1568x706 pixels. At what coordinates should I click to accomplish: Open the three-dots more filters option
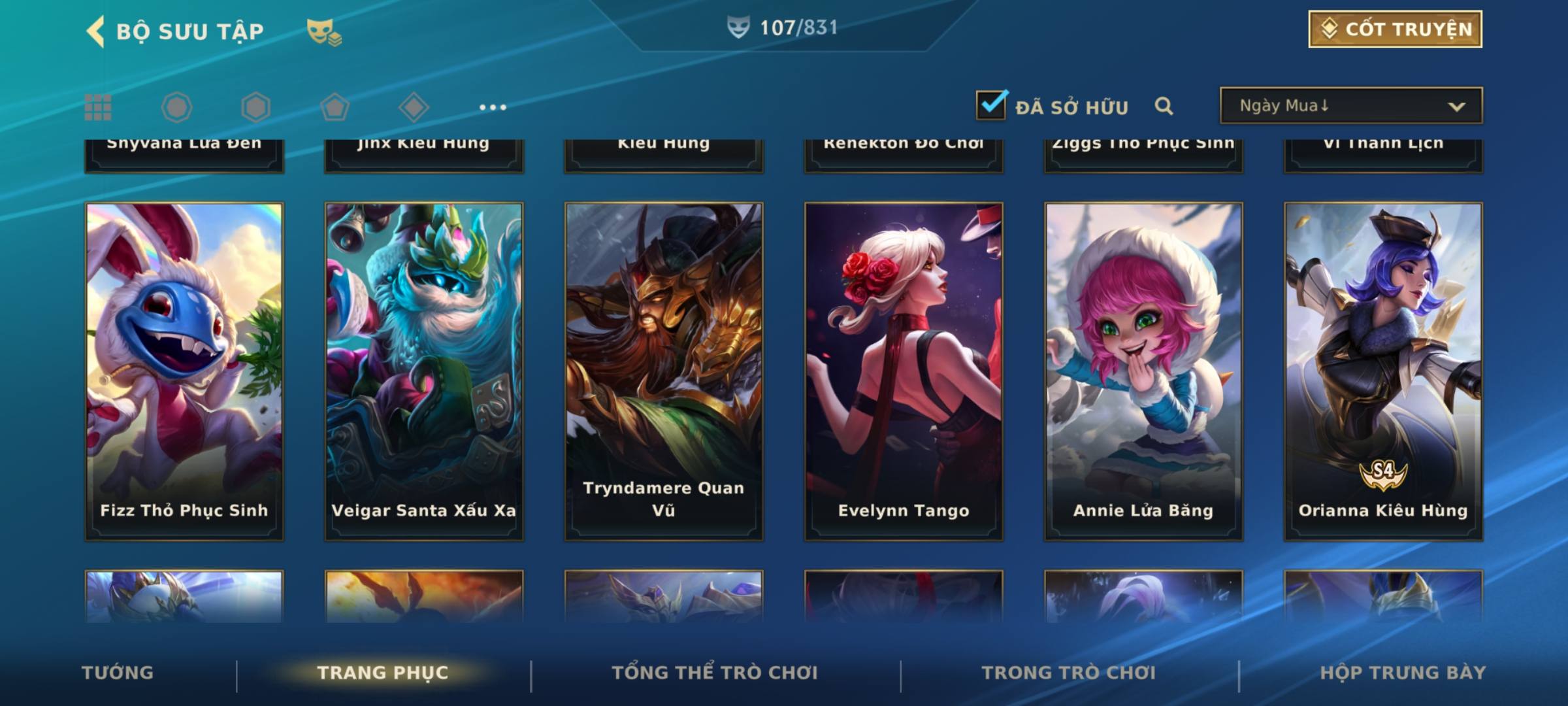pos(493,107)
